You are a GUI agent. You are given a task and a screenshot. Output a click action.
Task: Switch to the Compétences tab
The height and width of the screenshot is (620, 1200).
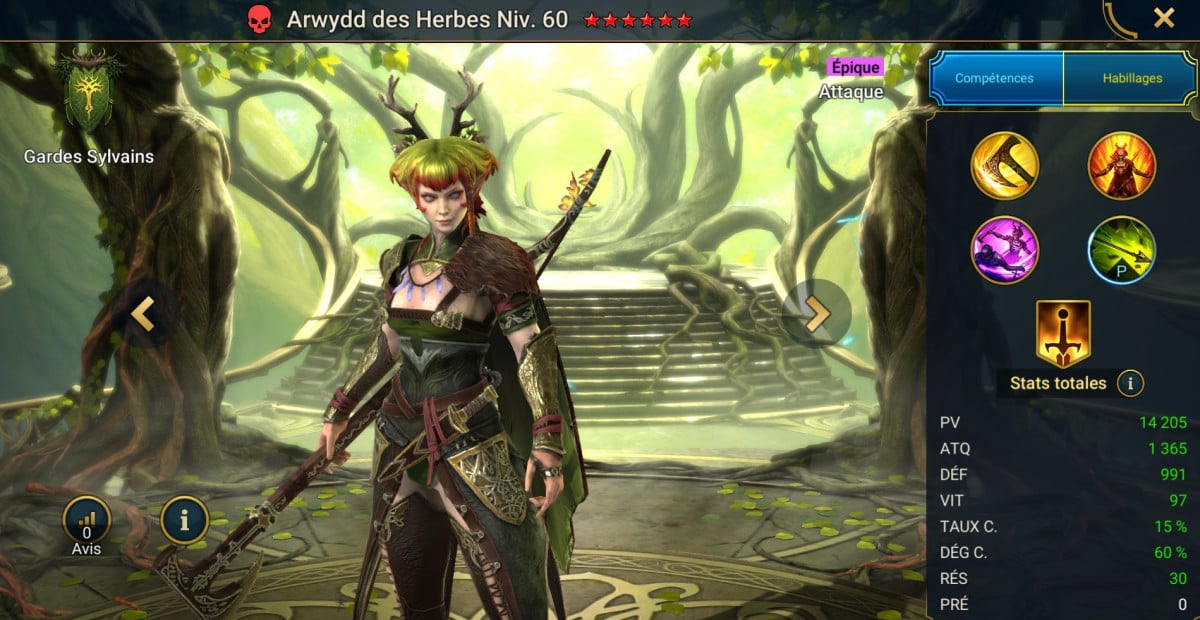pos(994,78)
